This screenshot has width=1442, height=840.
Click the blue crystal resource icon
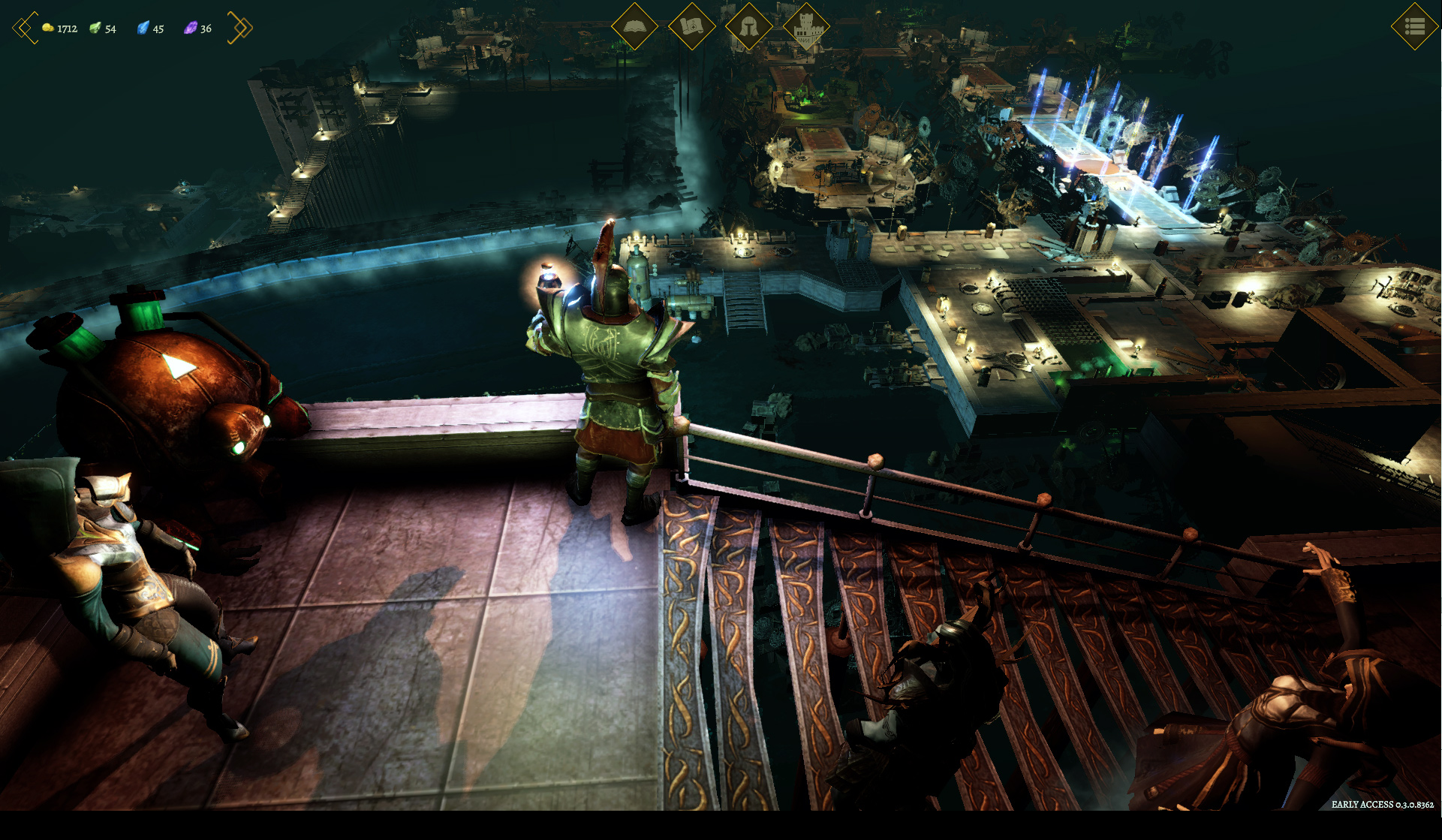143,28
